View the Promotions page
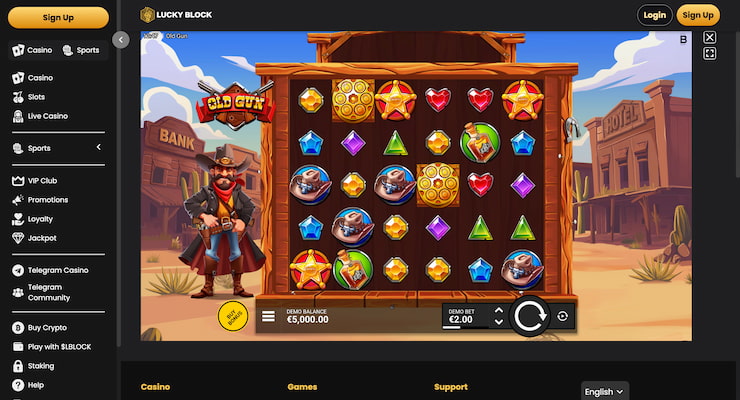740x400 pixels. [48, 200]
